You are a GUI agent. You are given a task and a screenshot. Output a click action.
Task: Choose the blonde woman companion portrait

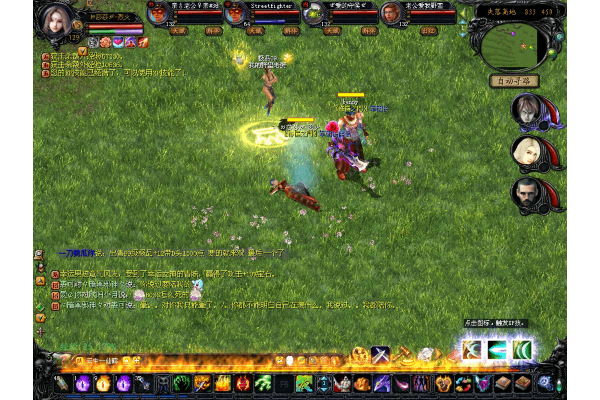click(527, 151)
